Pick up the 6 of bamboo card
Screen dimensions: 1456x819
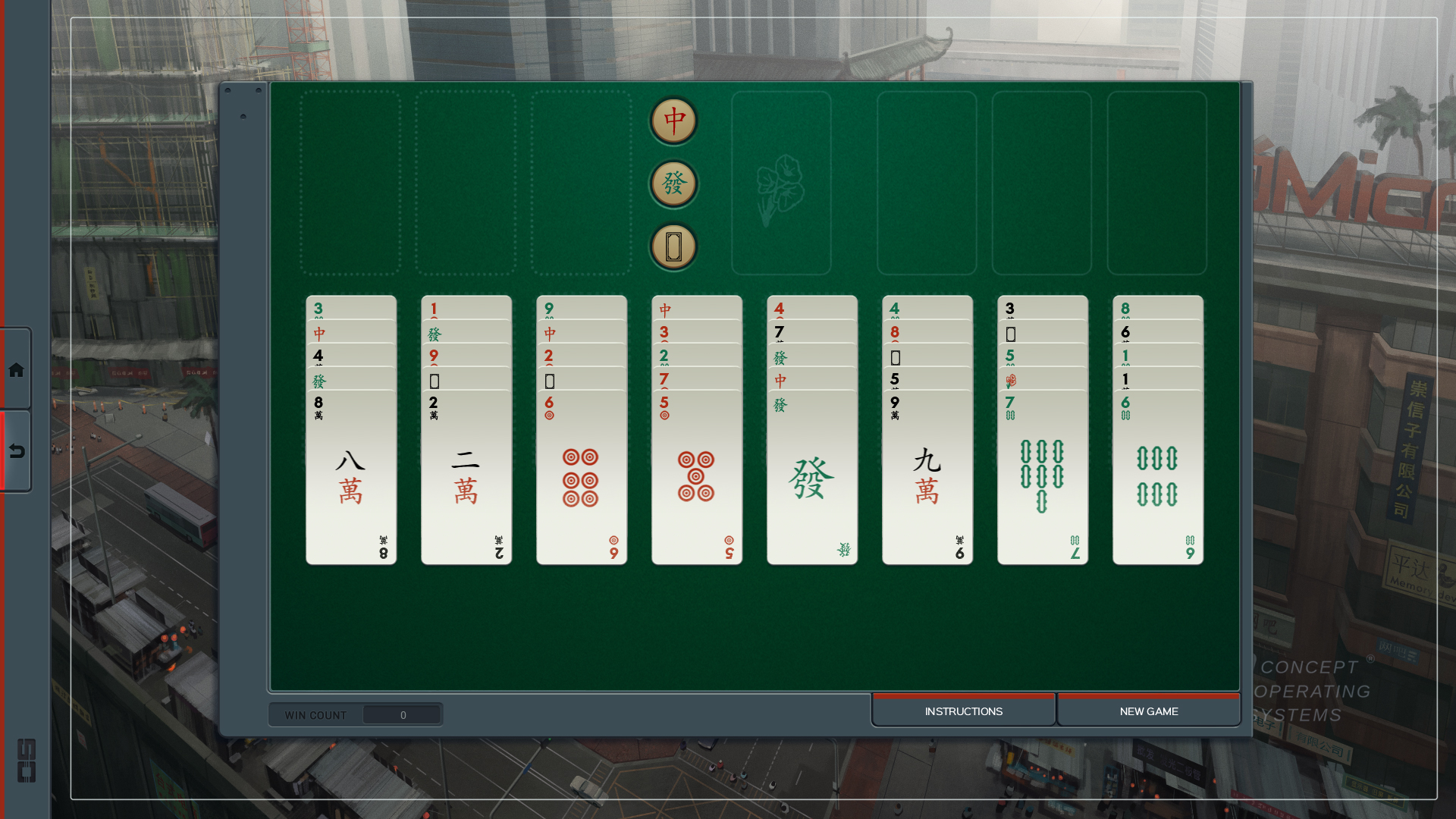click(x=1157, y=478)
